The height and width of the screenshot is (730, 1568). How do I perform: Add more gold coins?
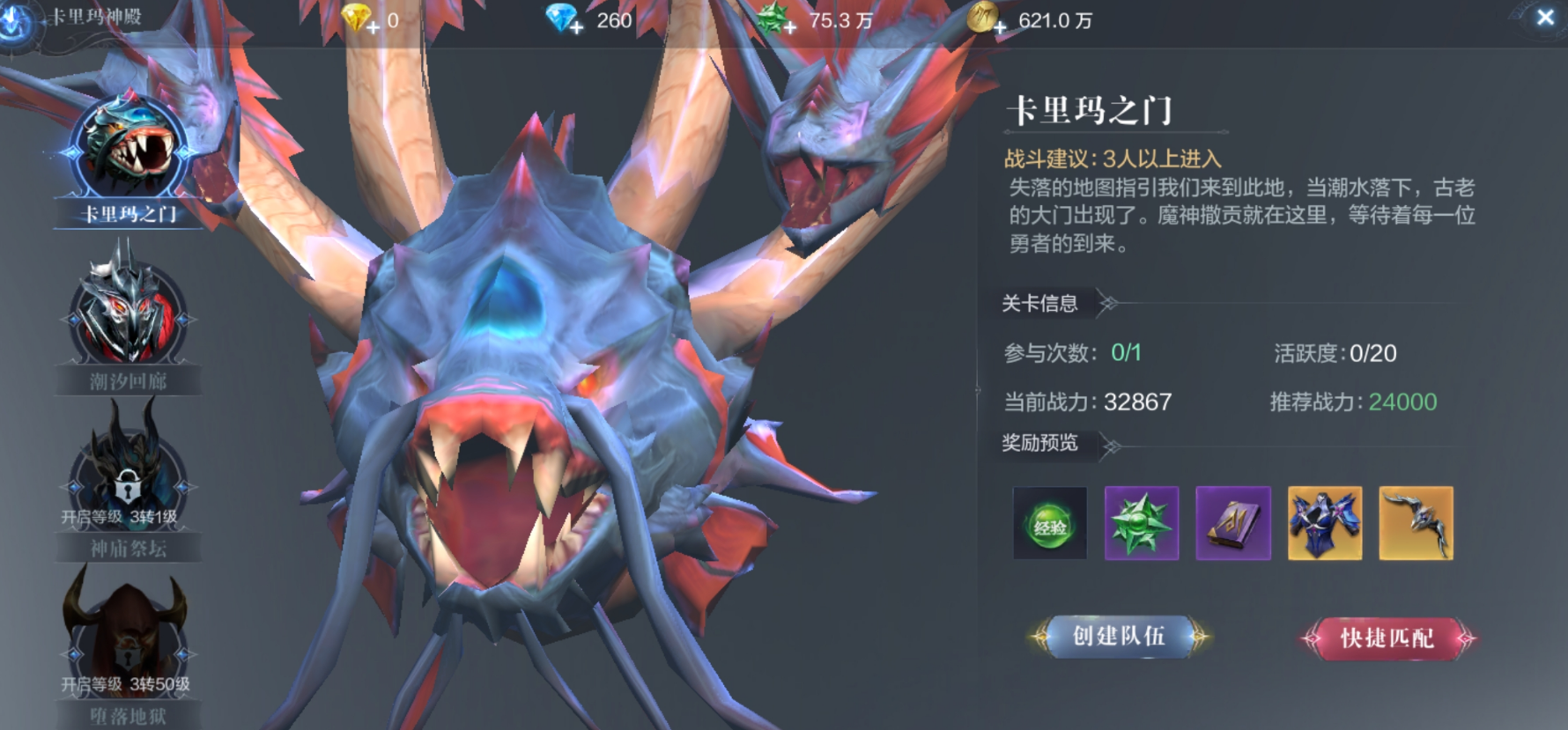coord(1000,27)
